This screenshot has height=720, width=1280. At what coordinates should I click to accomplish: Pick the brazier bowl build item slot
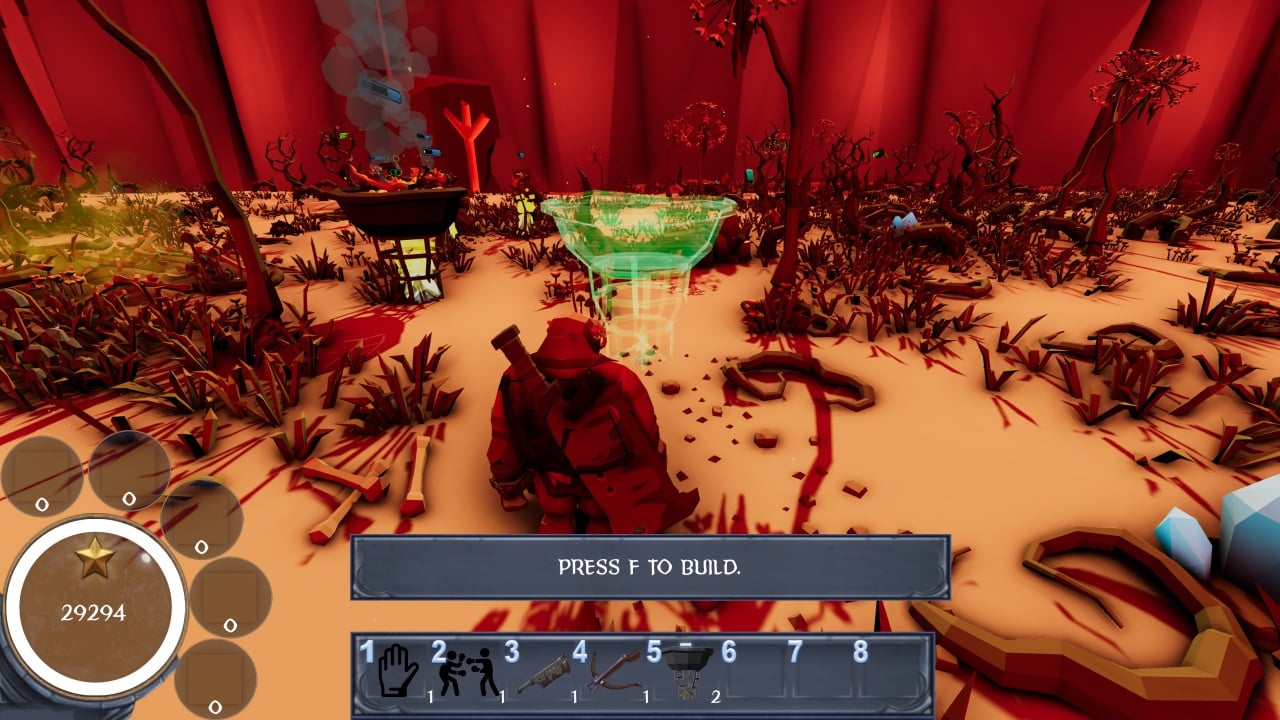686,668
